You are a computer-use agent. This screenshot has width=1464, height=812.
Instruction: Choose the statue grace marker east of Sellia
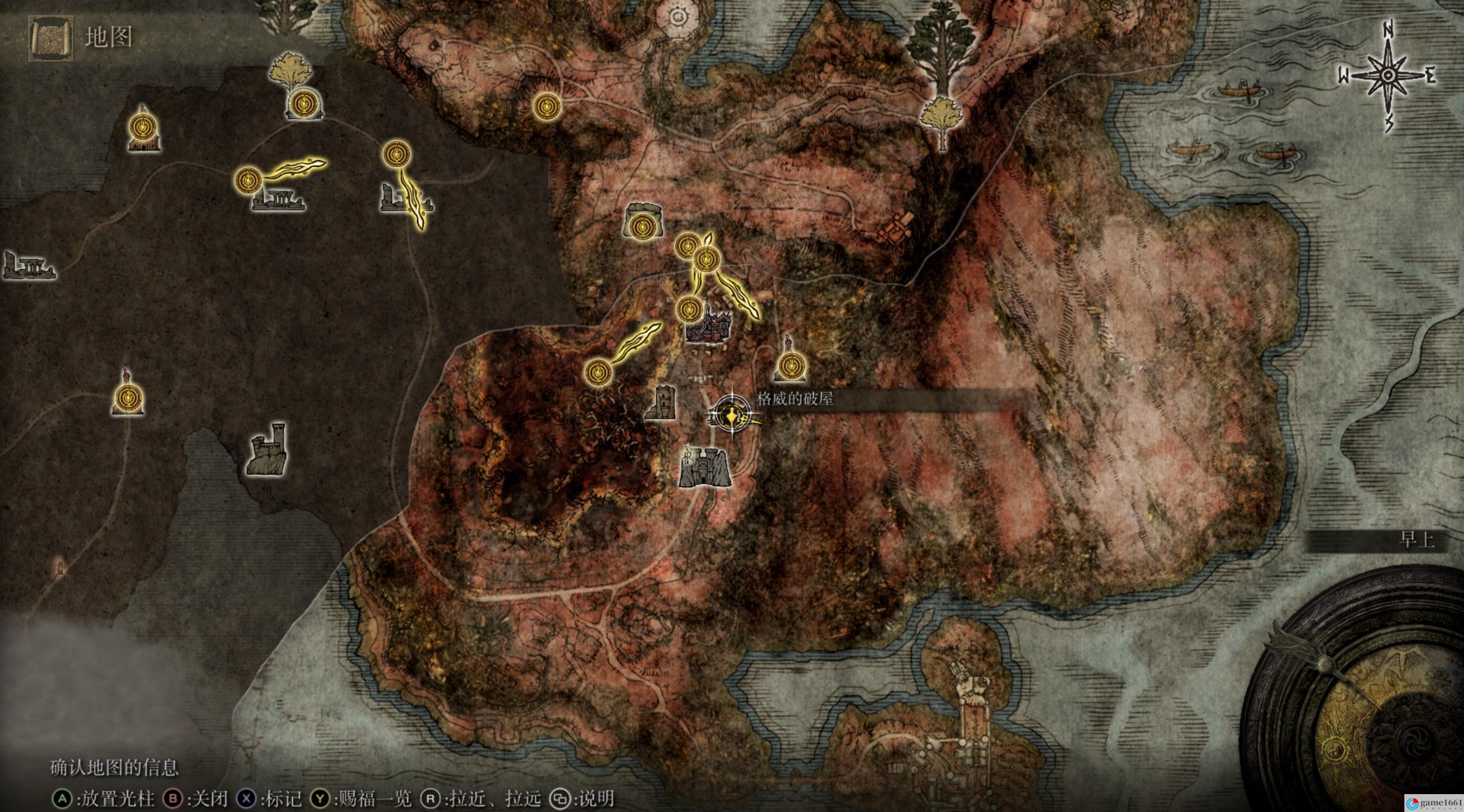791,362
